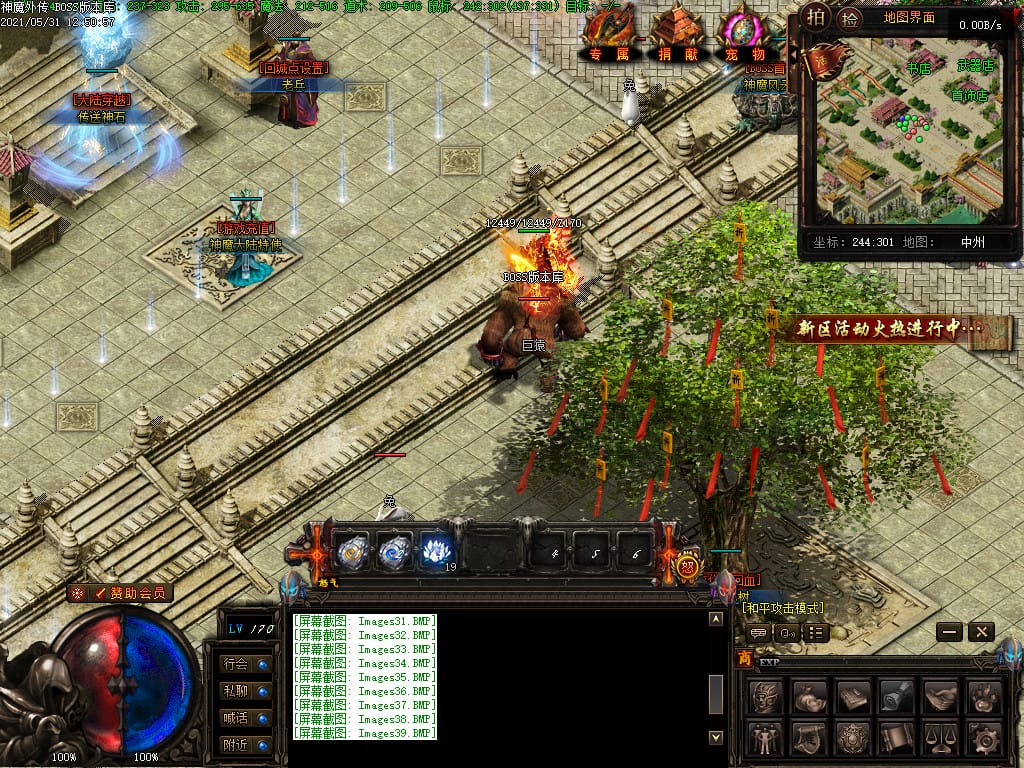Viewport: 1024px width, 768px height.
Task: Open the 宠物 pet menu
Action: pyautogui.click(x=744, y=52)
